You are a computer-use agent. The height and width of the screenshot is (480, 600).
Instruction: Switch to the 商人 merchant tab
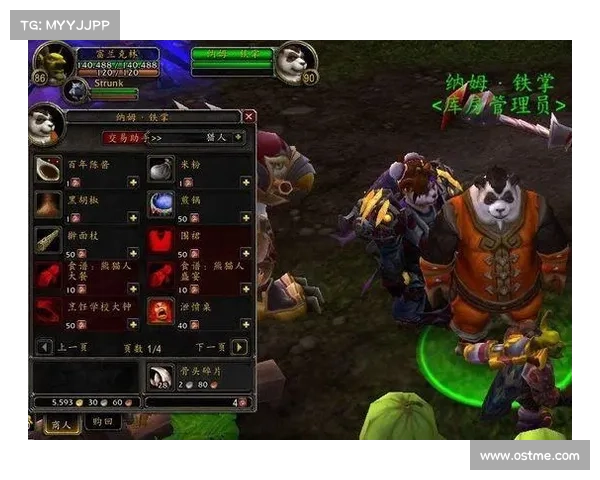click(x=62, y=424)
